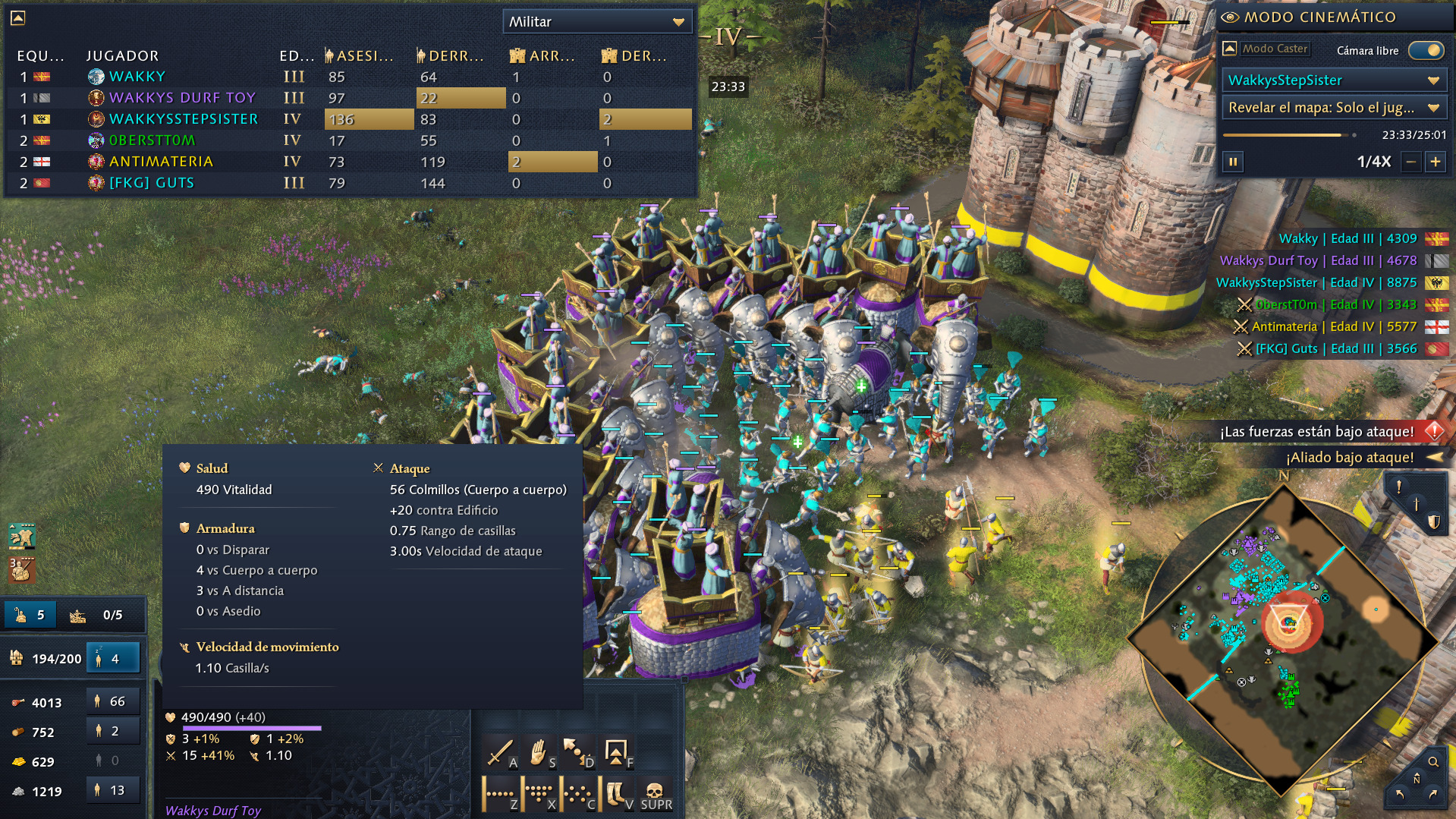Open the Militar statistics dropdown
This screenshot has height=819, width=1456.
tap(597, 22)
